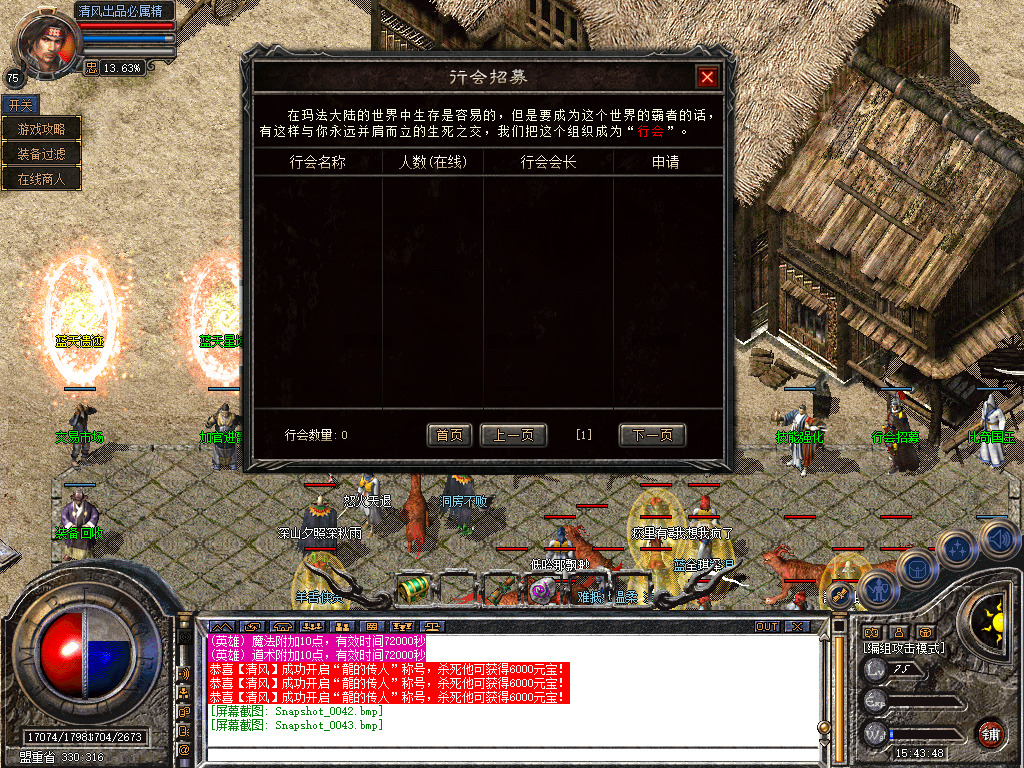Close the 行会招募 guild recruitment window
This screenshot has width=1024, height=768.
[x=707, y=77]
